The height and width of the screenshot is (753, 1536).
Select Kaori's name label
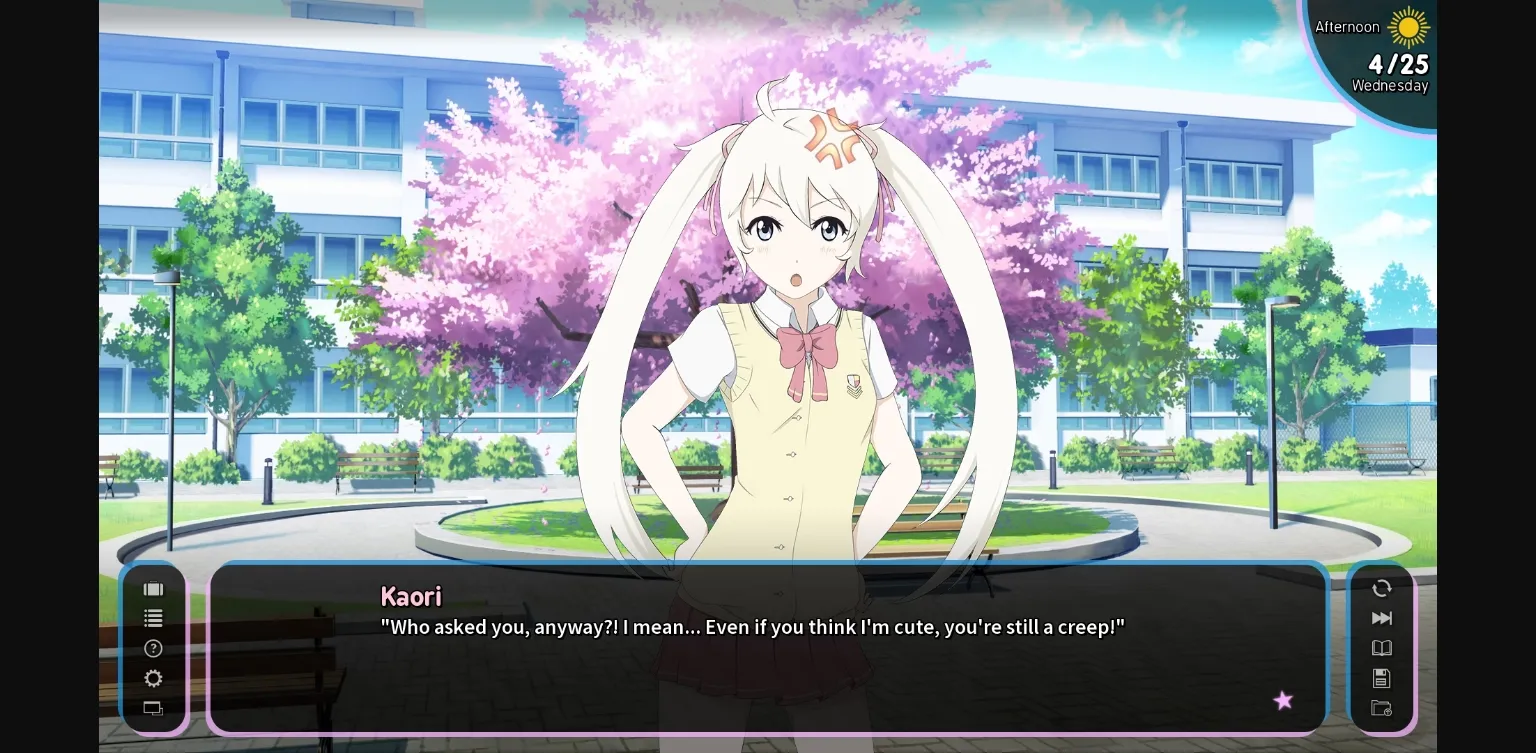(411, 596)
